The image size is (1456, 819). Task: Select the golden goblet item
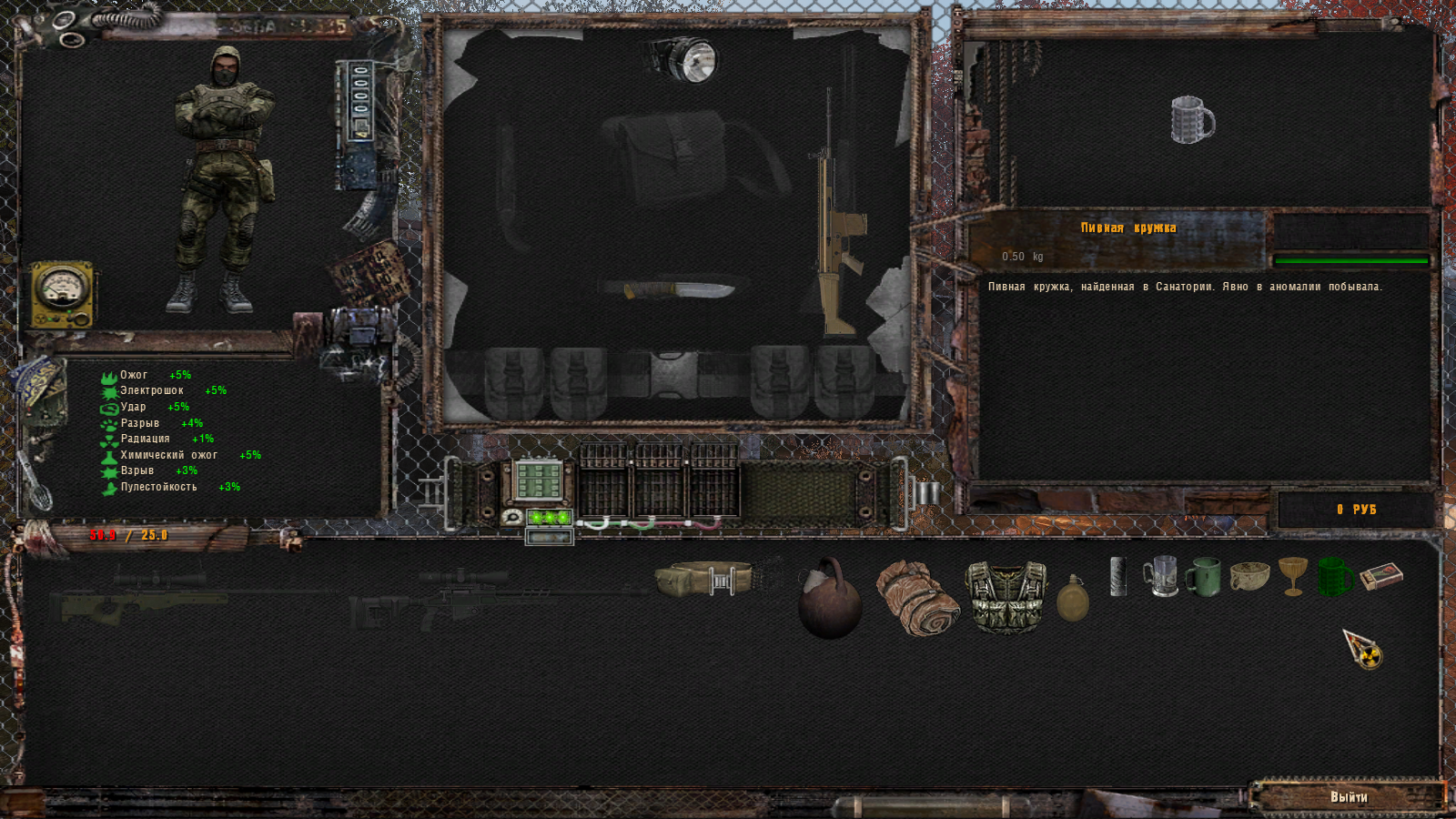(1292, 576)
